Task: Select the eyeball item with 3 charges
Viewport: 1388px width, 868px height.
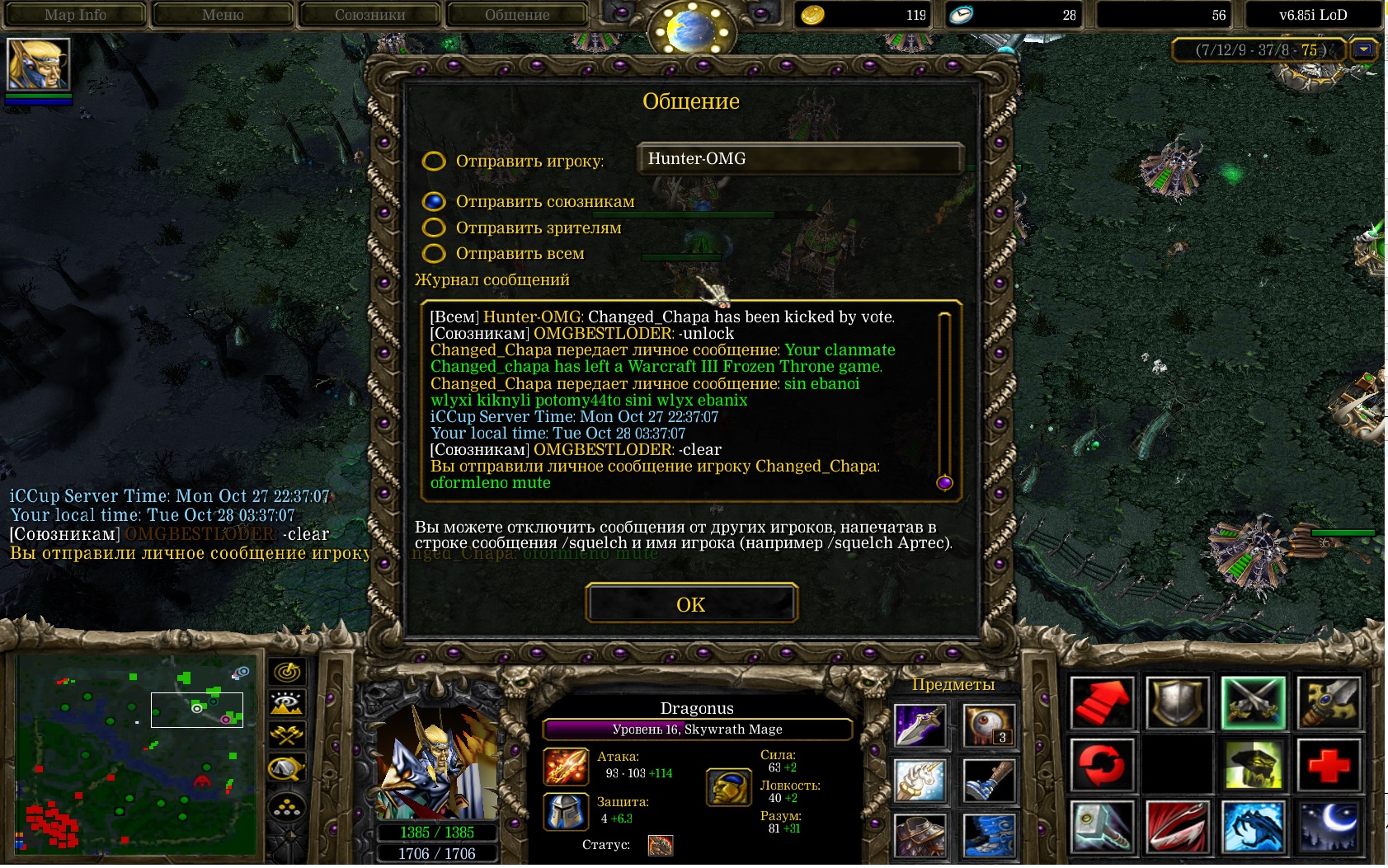Action: (989, 726)
